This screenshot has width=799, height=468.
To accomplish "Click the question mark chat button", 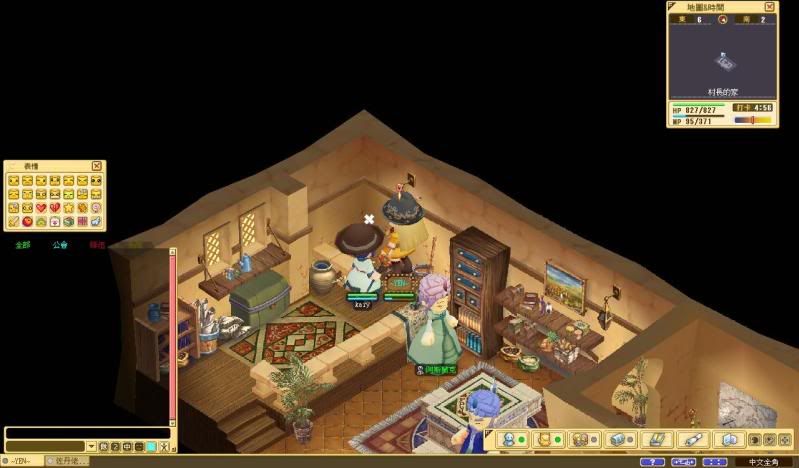I will click(115, 446).
